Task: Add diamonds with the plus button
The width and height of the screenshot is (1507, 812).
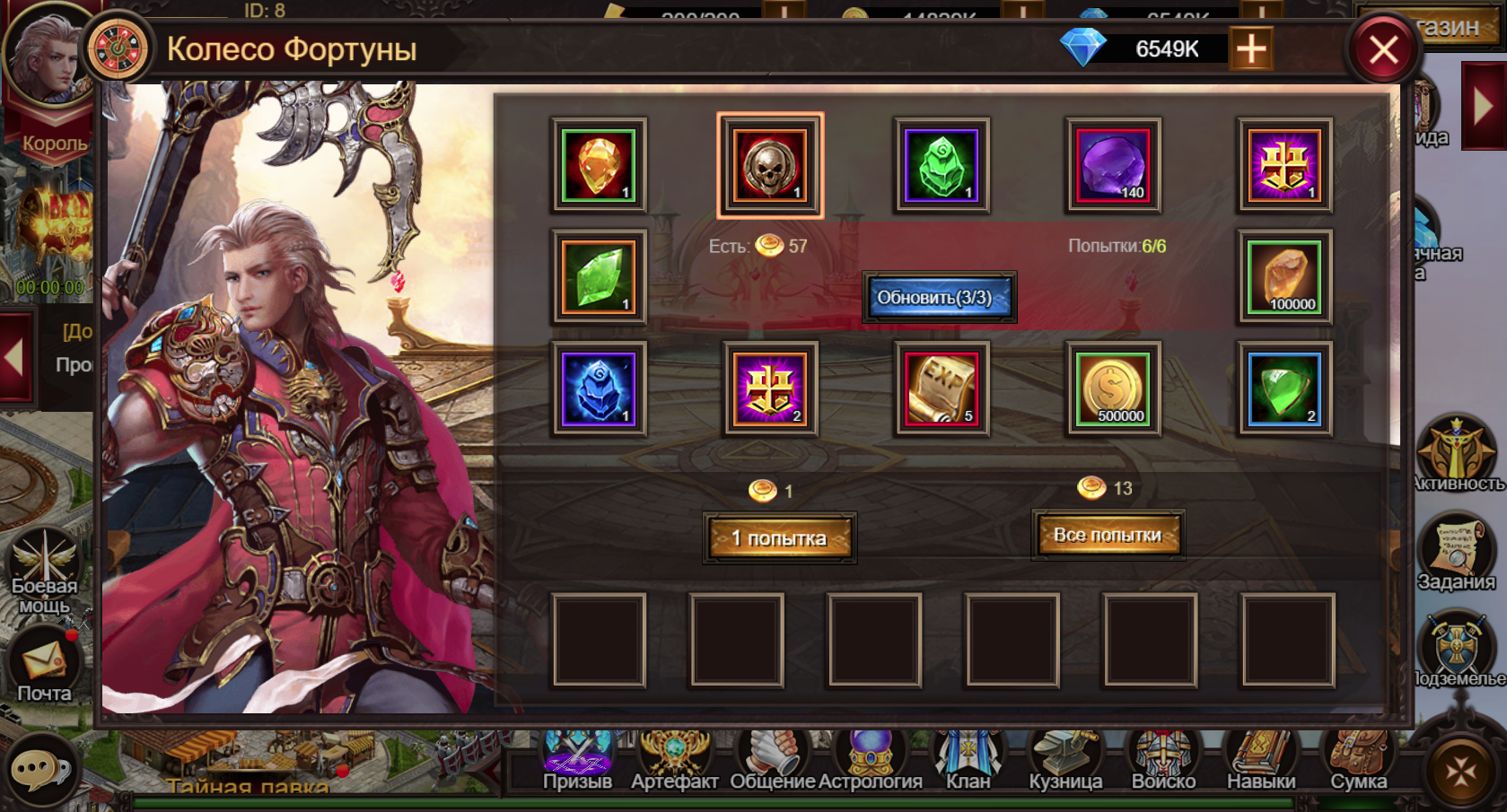Action: point(1250,48)
